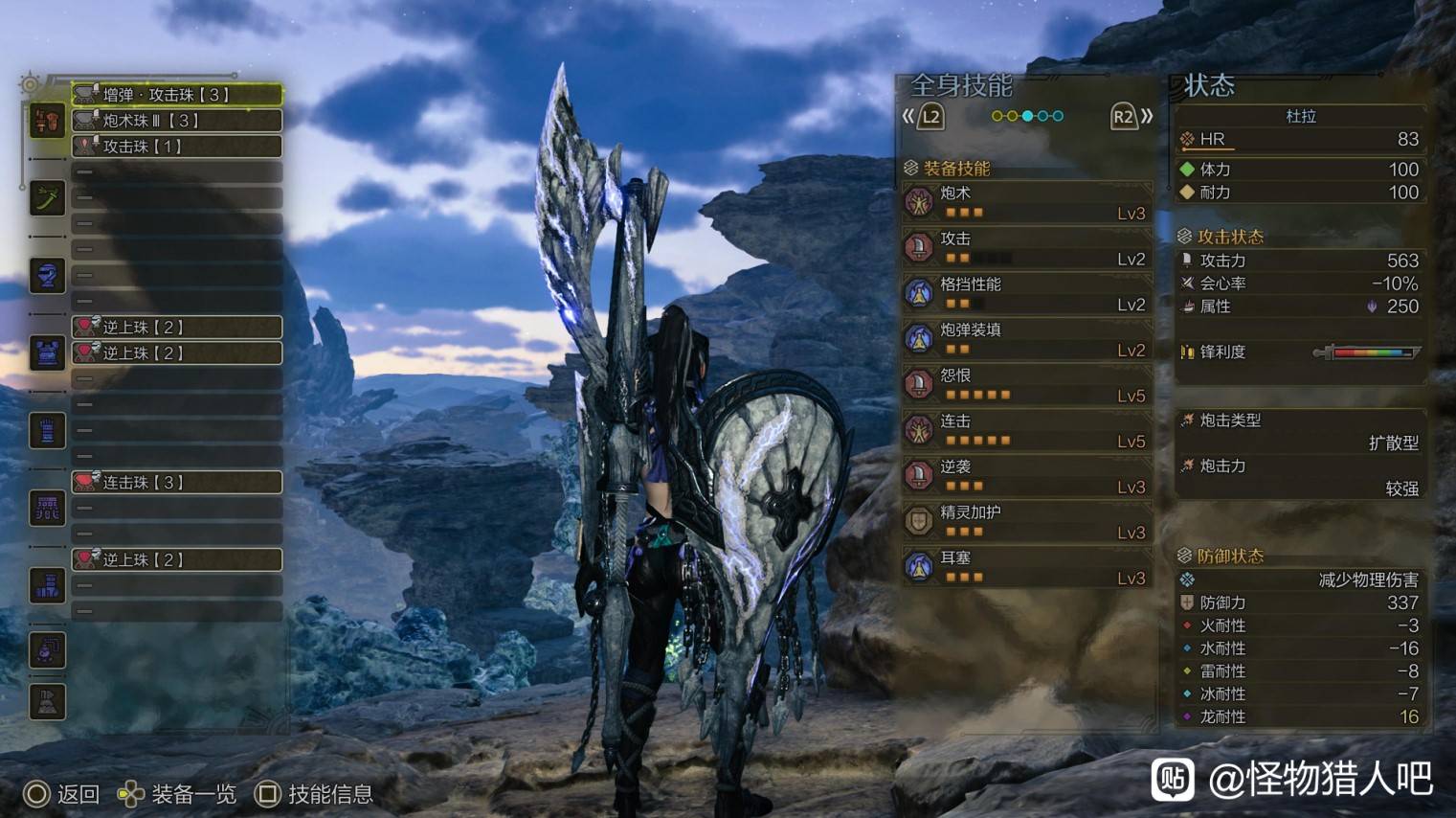Choose the 精灵加护 skill row

coord(1026,521)
